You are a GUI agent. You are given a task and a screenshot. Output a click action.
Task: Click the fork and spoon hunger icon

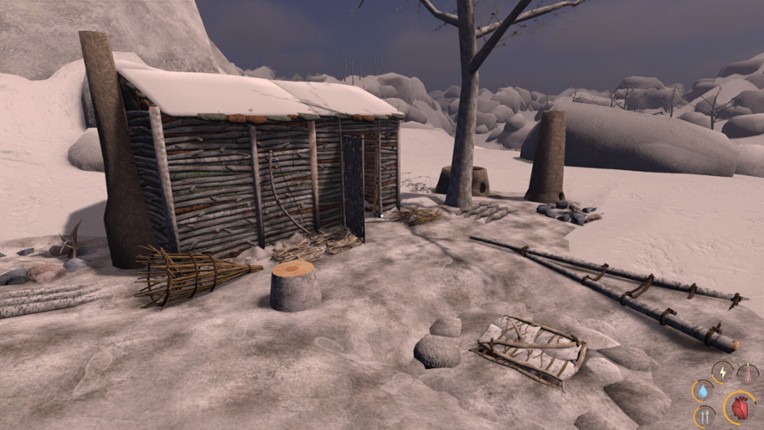pyautogui.click(x=704, y=415)
